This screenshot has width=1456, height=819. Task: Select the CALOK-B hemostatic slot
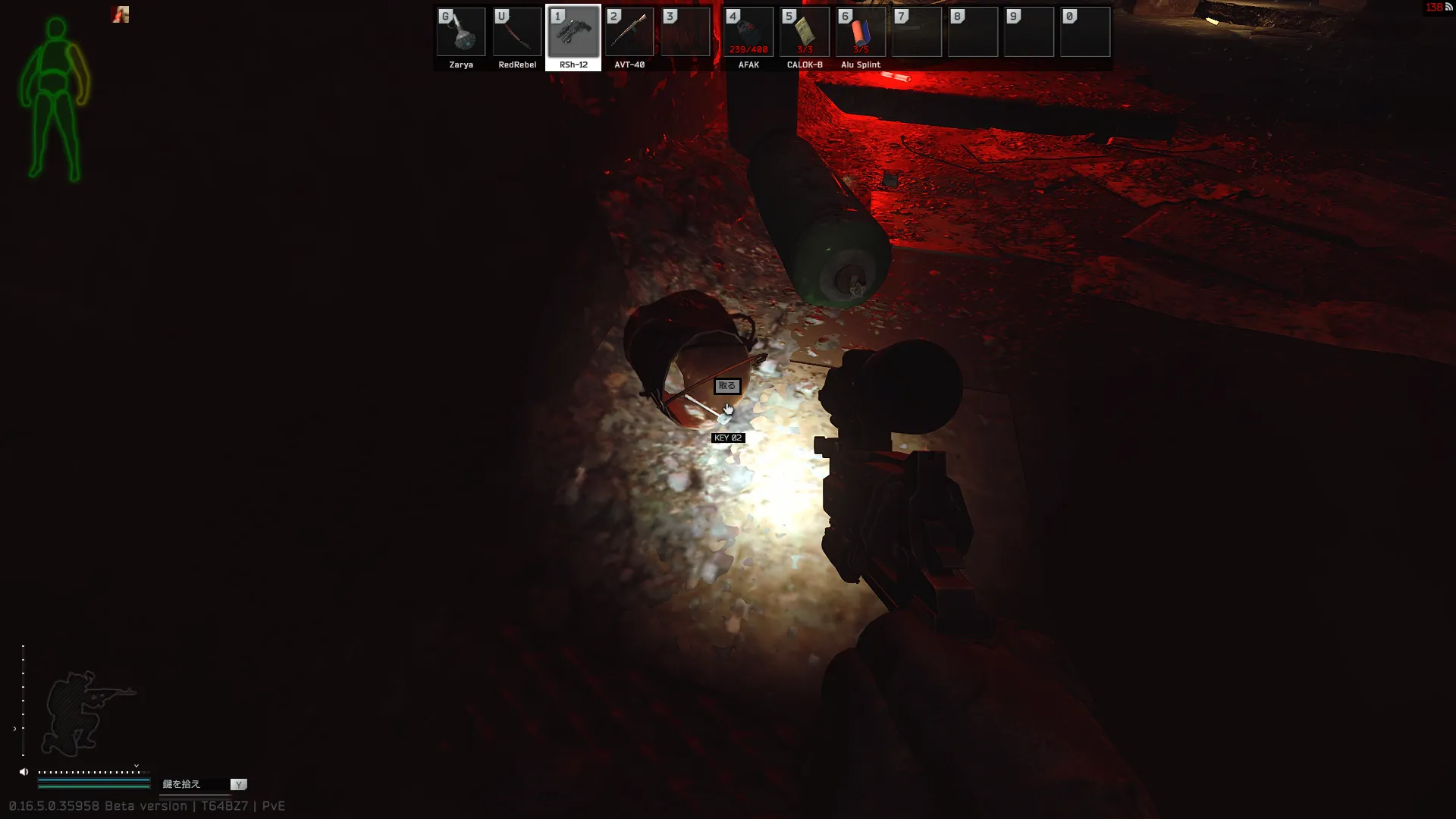805,33
